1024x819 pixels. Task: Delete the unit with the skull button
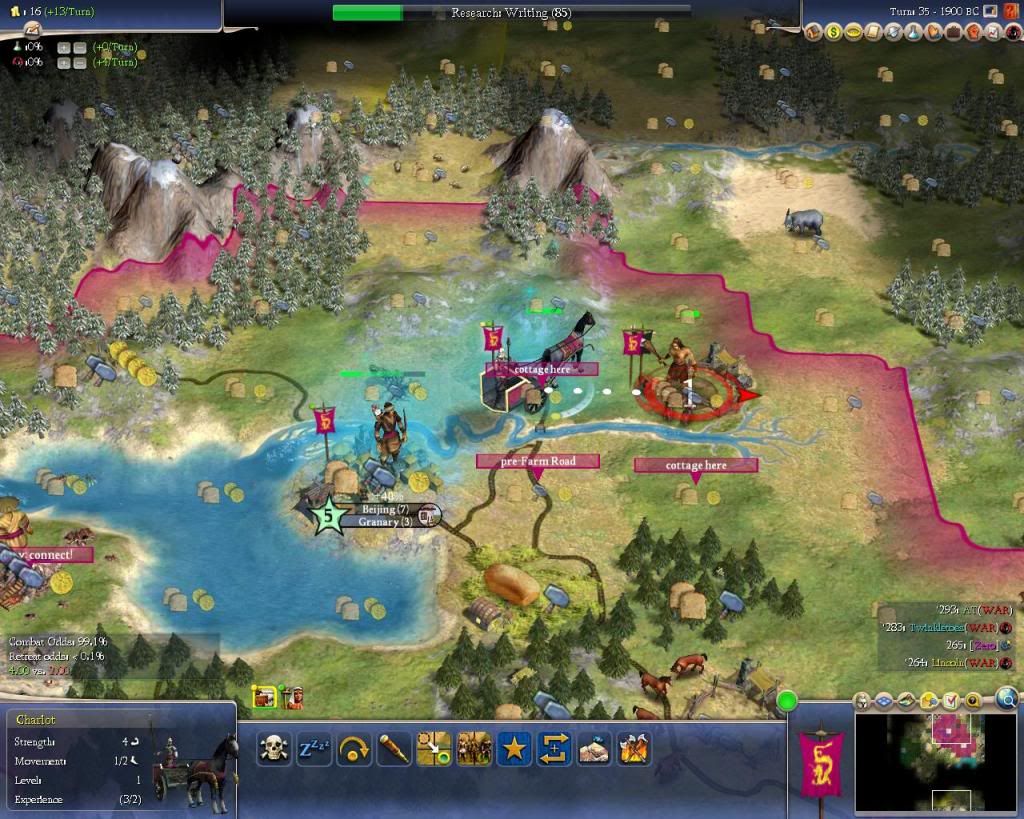[273, 748]
